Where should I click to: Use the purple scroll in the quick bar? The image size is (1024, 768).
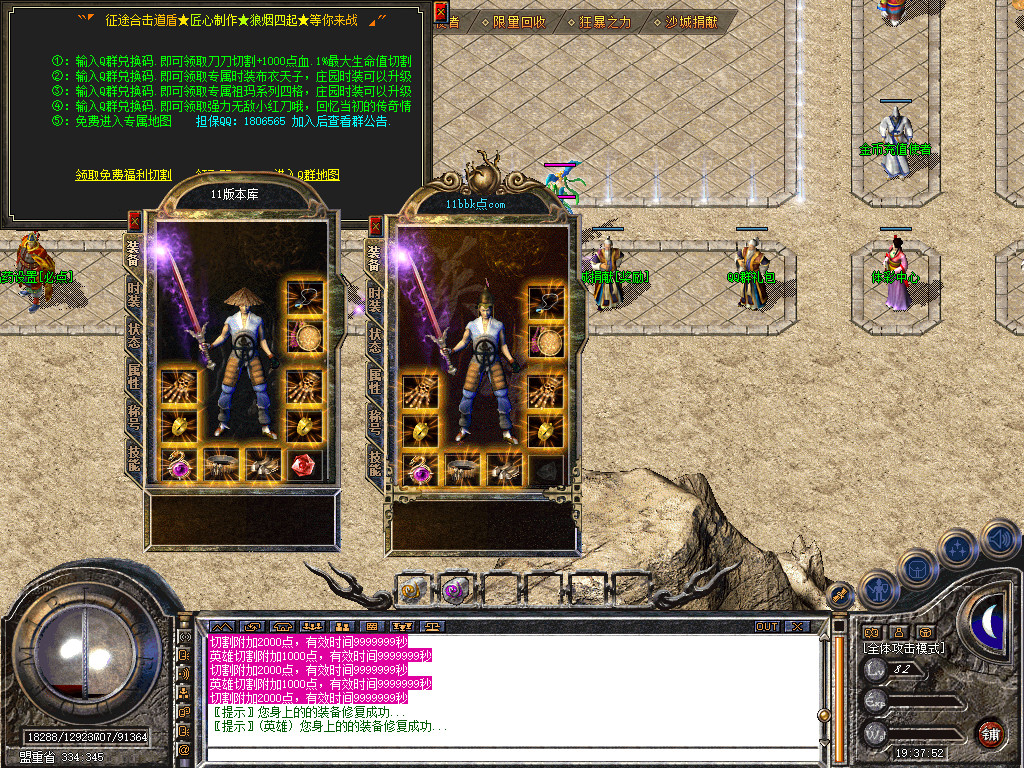[456, 590]
